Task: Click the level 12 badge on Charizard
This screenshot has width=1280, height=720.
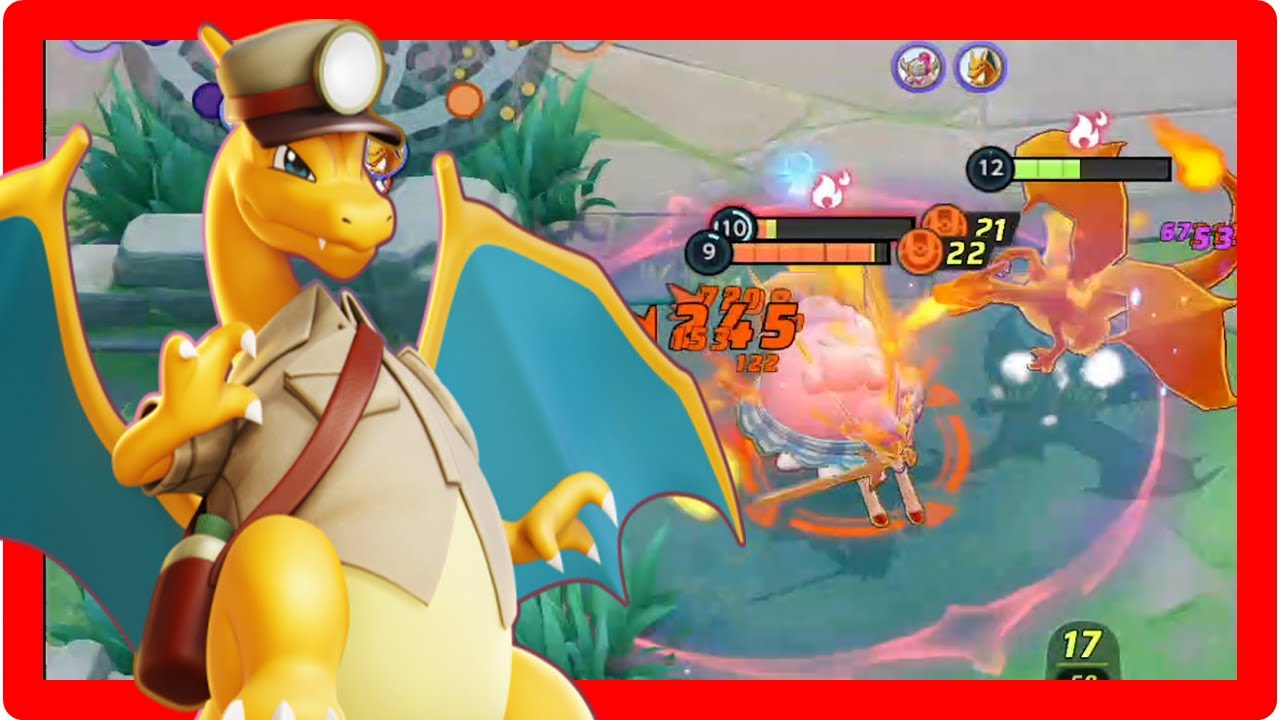Action: pyautogui.click(x=990, y=167)
